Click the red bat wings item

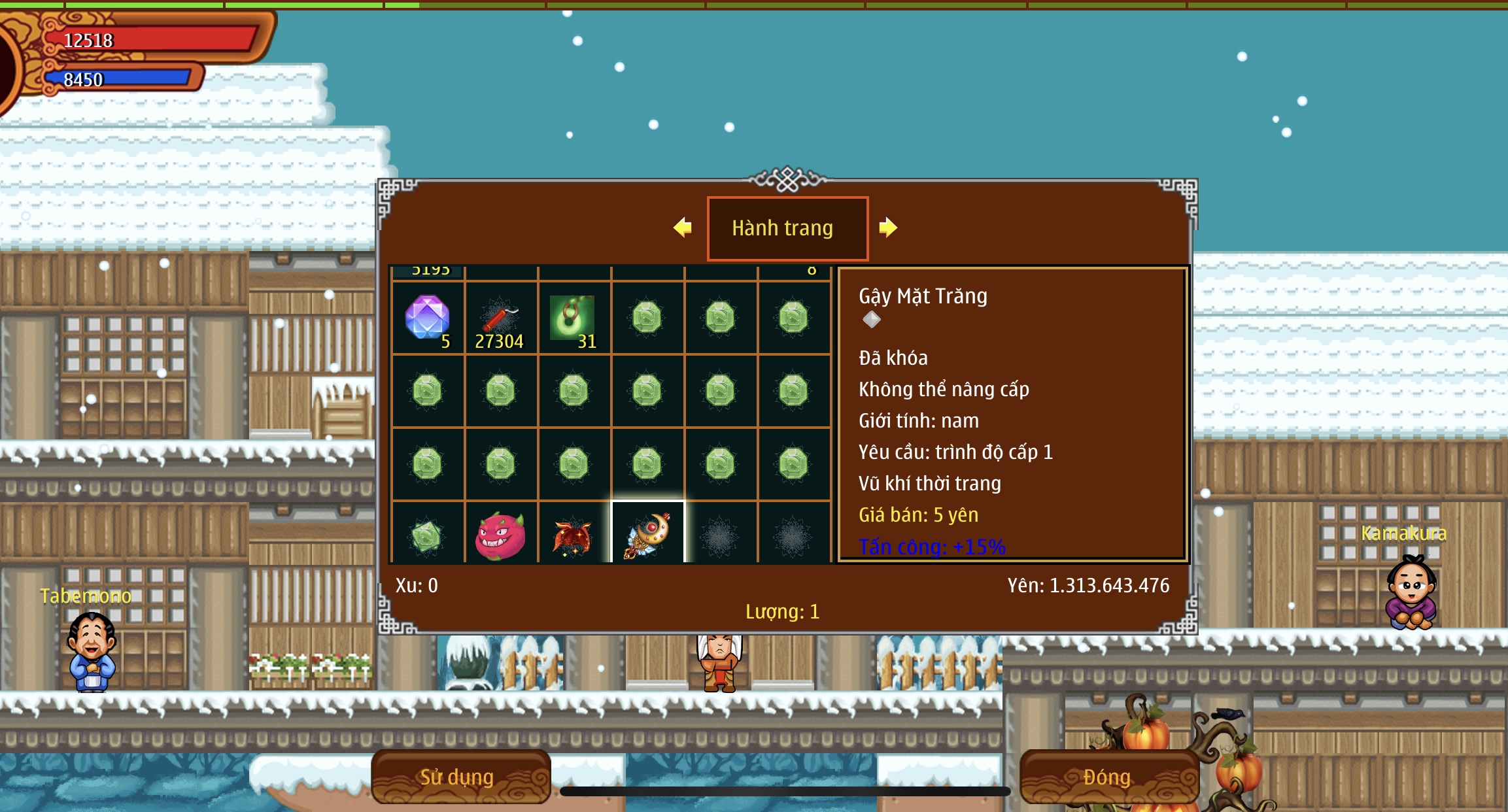click(574, 536)
